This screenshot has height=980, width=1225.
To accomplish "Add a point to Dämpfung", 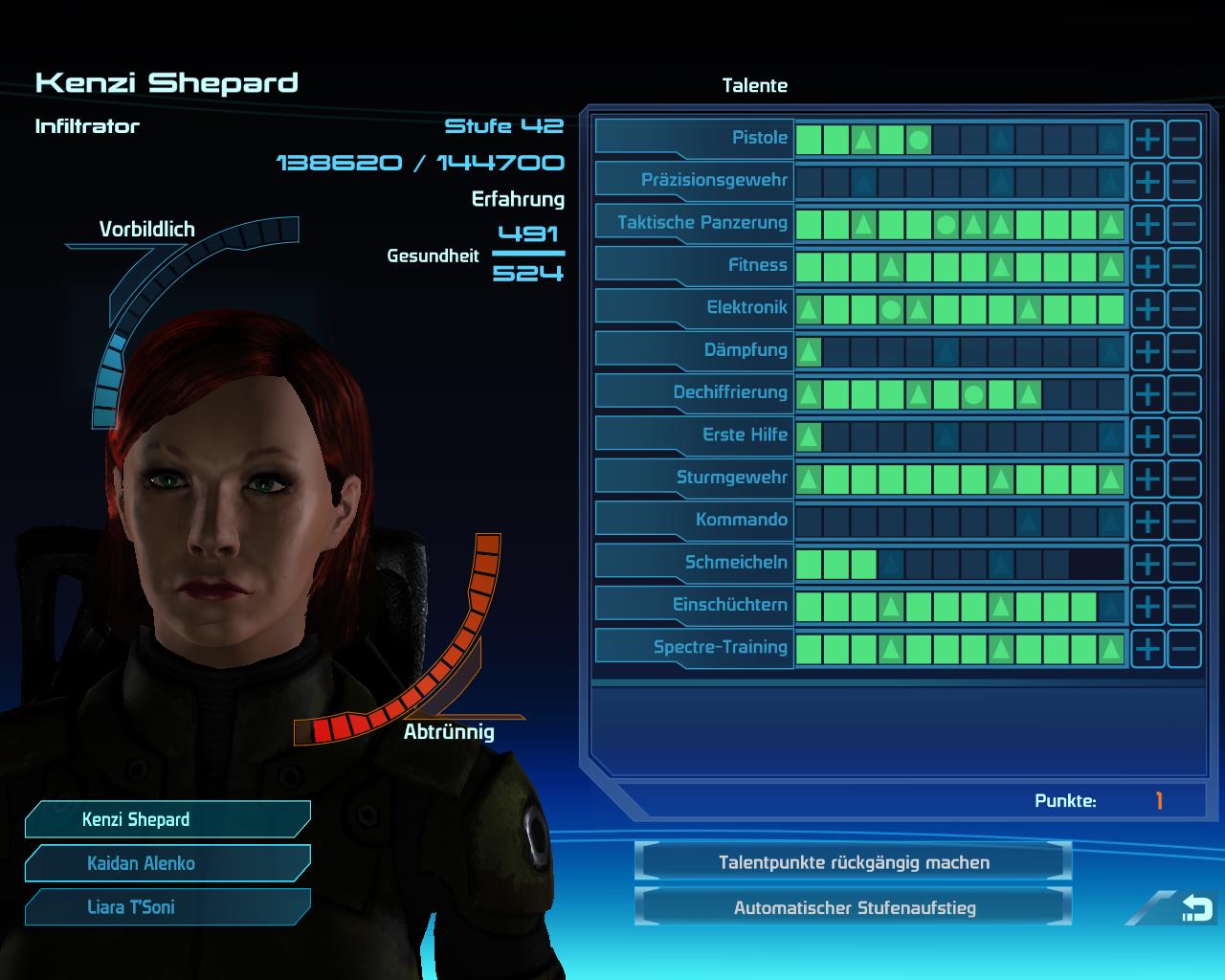I will coord(1147,351).
